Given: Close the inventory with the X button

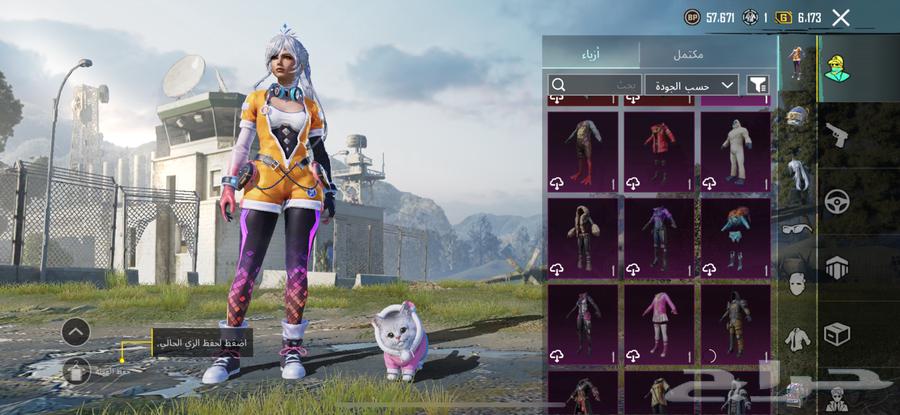Looking at the screenshot, I should (x=841, y=17).
